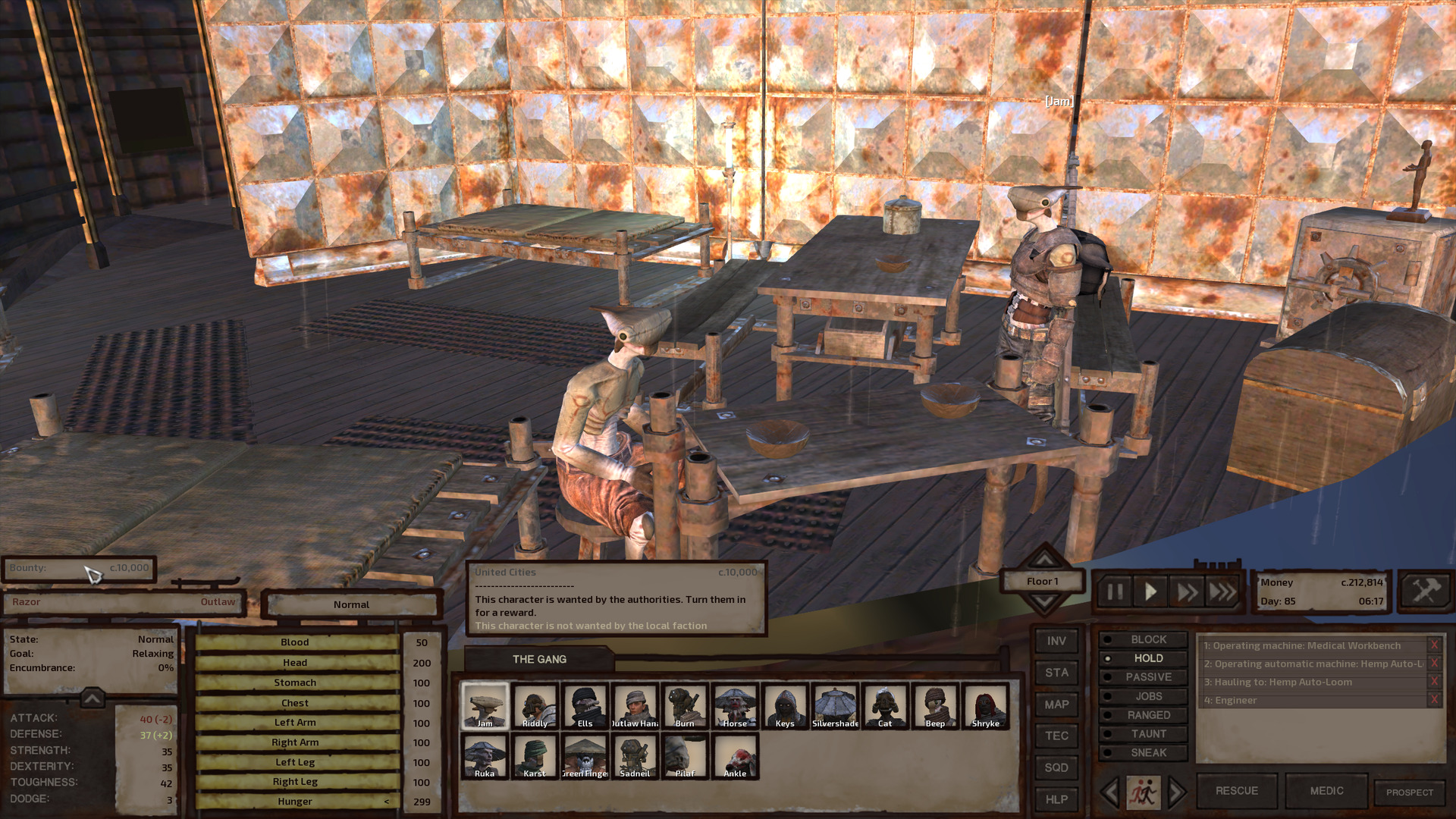Toggle the run/walk movement icon
This screenshot has height=819, width=1456.
click(x=1144, y=790)
